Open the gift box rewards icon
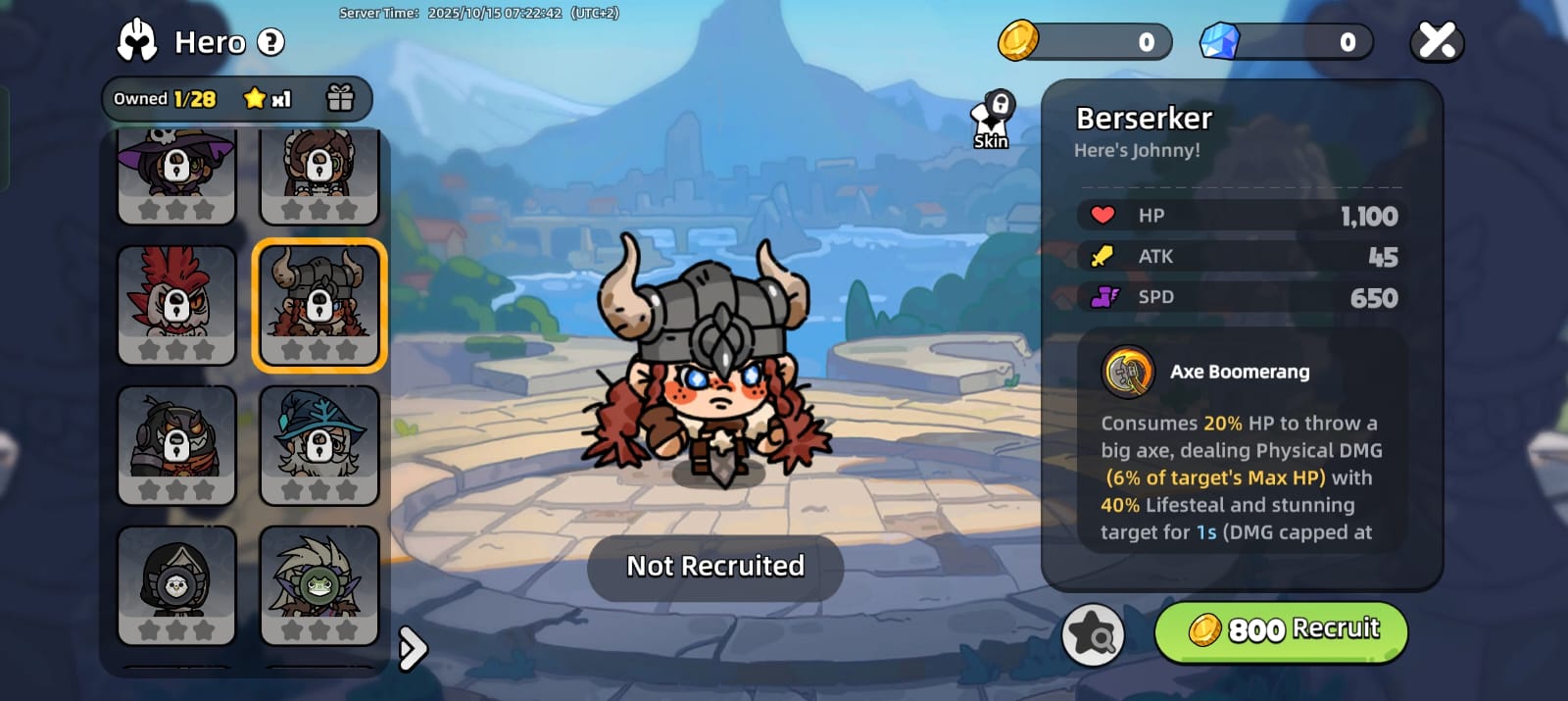Image resolution: width=1568 pixels, height=701 pixels. tap(340, 98)
